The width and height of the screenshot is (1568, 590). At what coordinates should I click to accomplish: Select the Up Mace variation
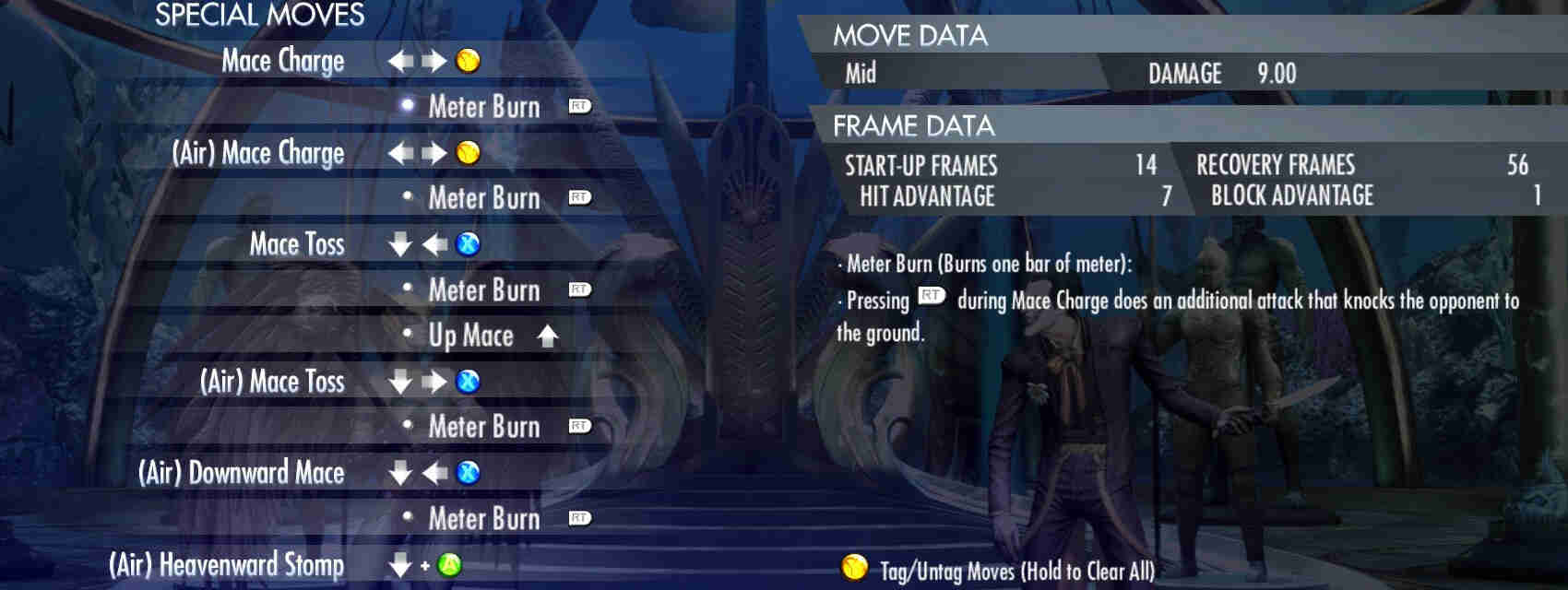(470, 336)
